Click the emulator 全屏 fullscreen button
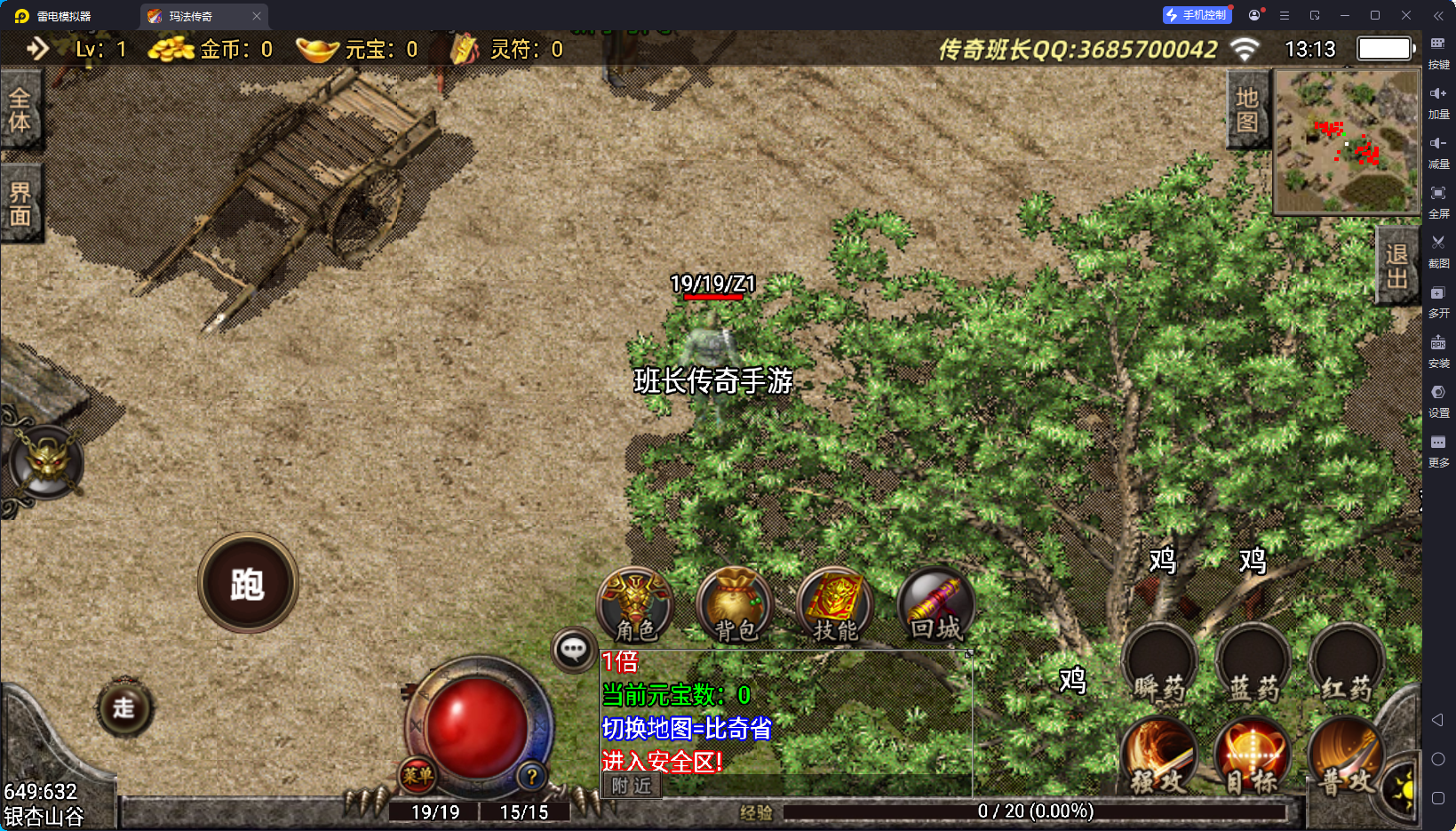1456x831 pixels. pyautogui.click(x=1438, y=199)
